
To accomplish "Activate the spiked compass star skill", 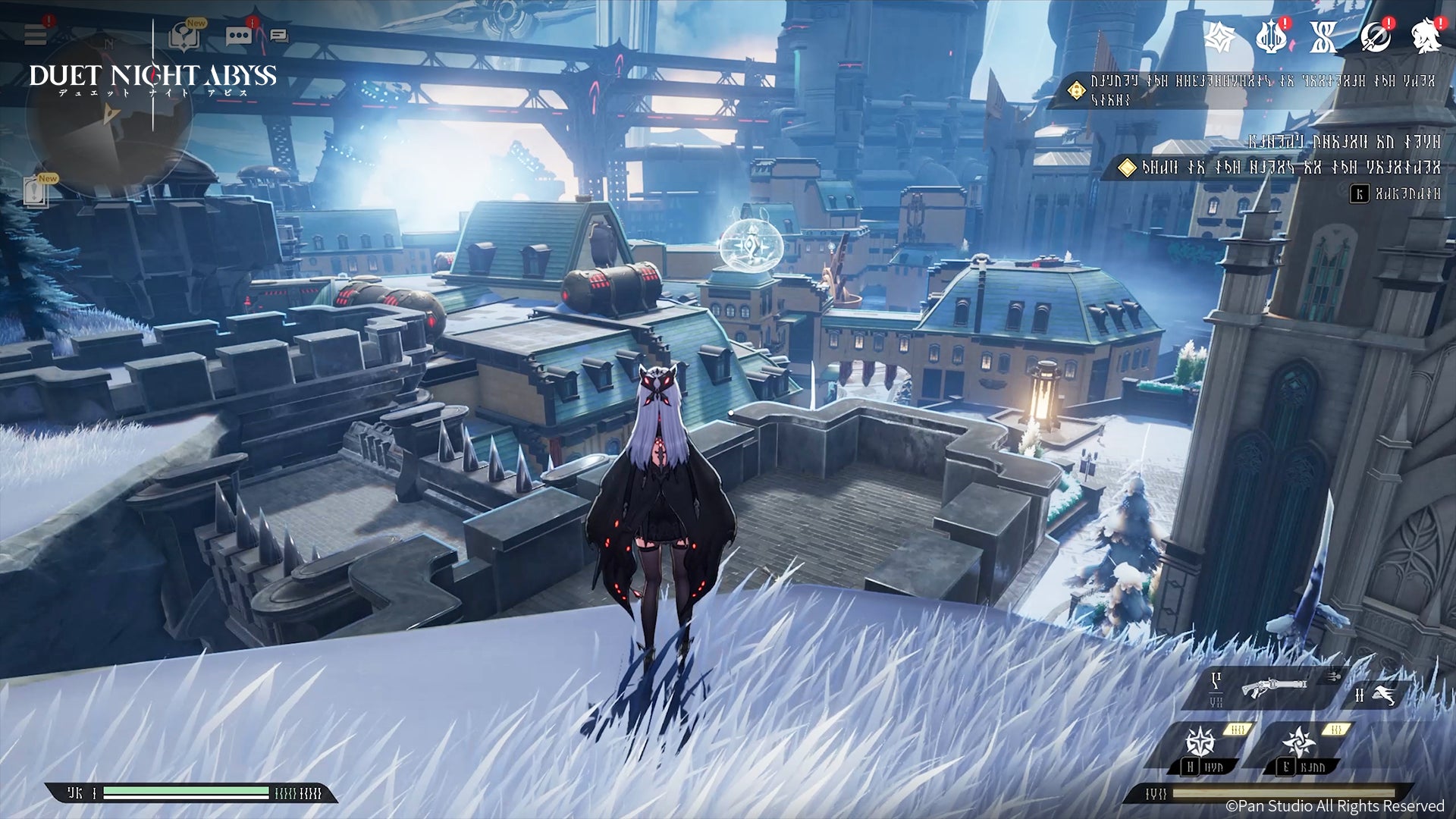I will point(1201,742).
